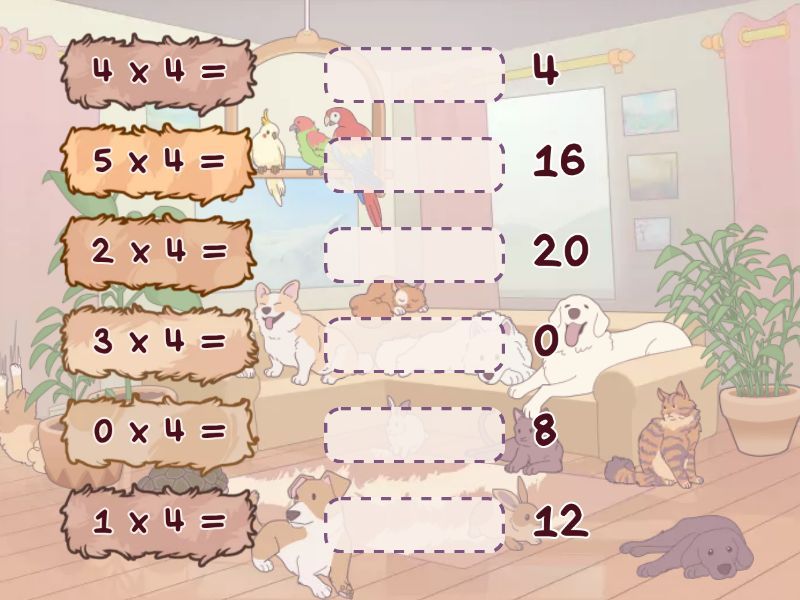
Task: Pick the 1 x 4 = tile
Action: 158,522
